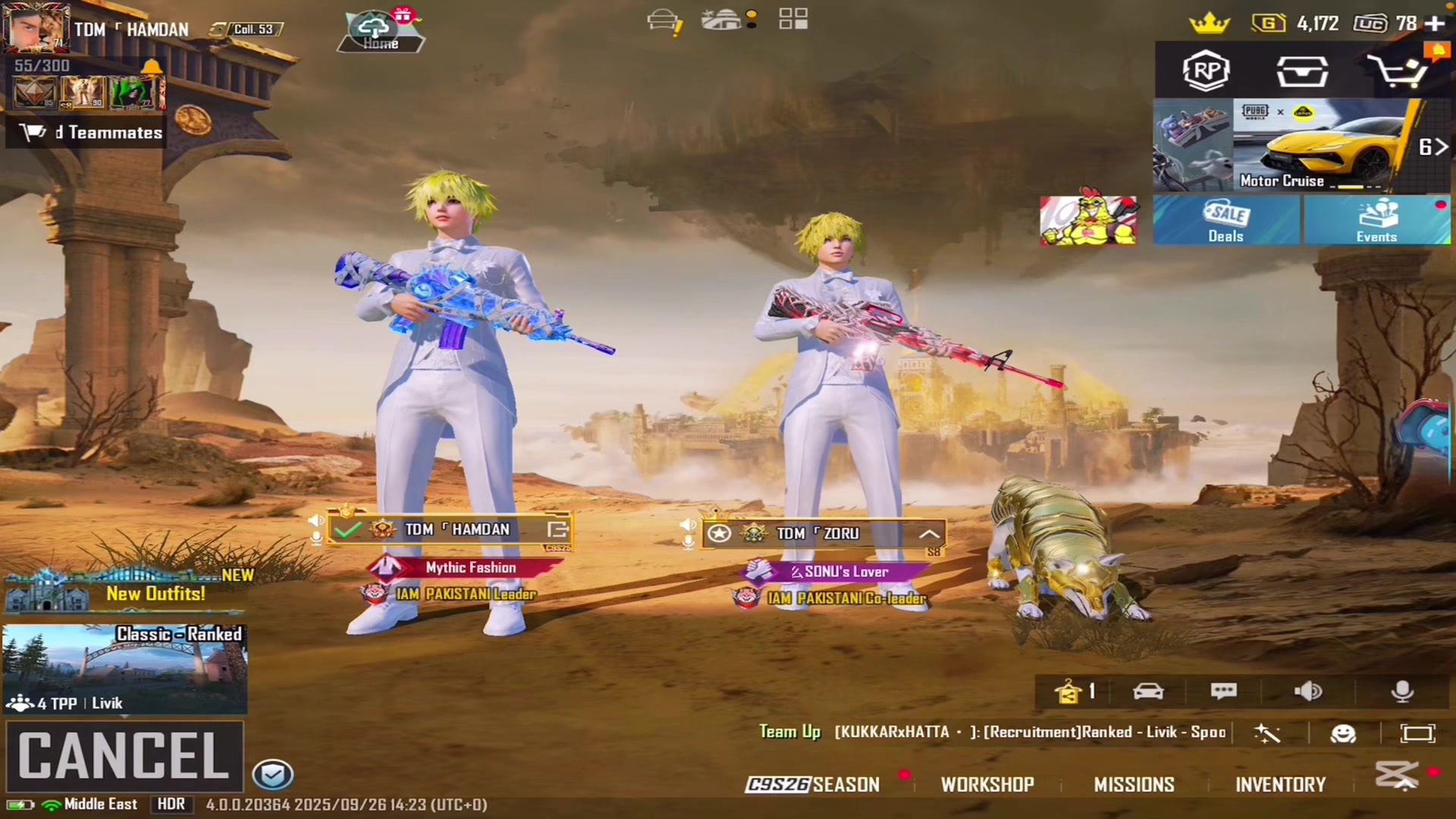This screenshot has width=1456, height=819.
Task: Open the Royale Pass menu
Action: click(1206, 71)
